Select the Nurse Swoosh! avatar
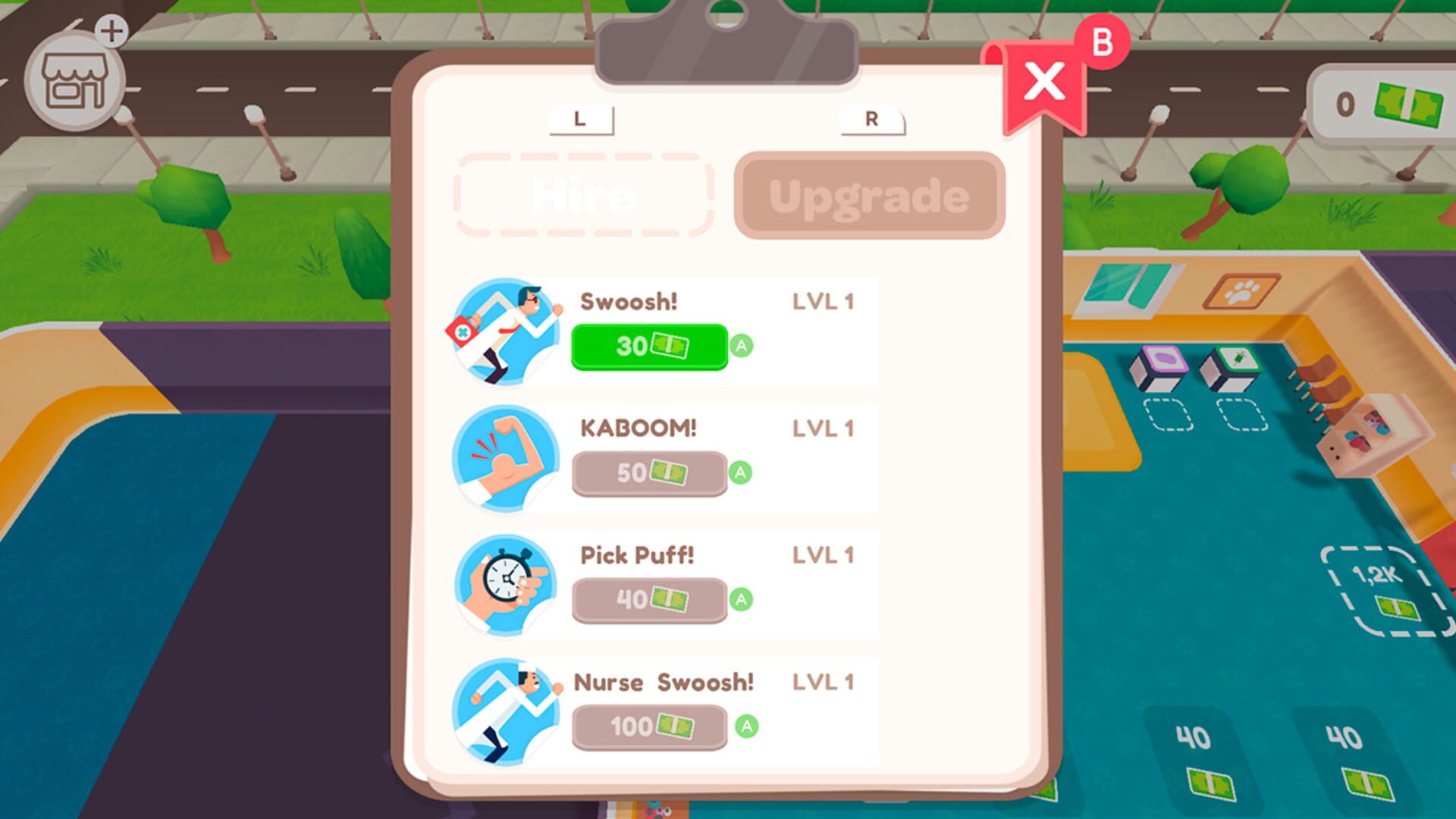 click(507, 711)
